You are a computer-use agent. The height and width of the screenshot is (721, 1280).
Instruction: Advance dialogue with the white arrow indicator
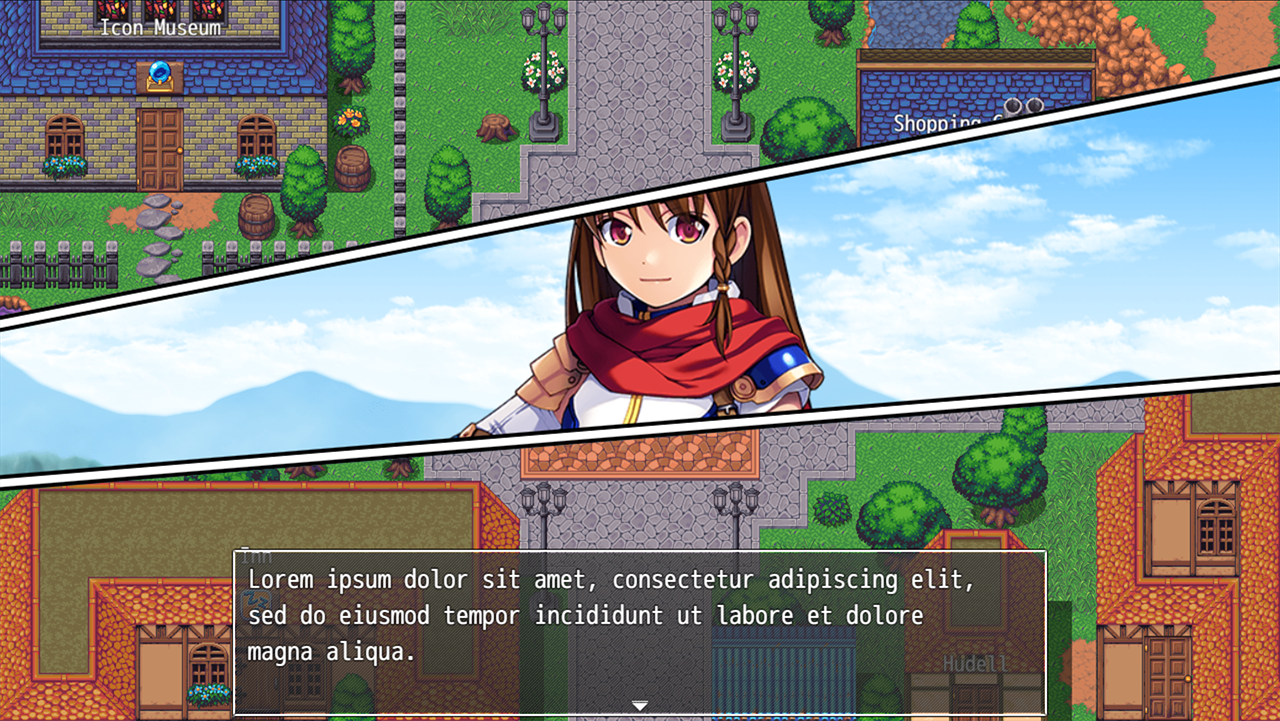pyautogui.click(x=640, y=706)
